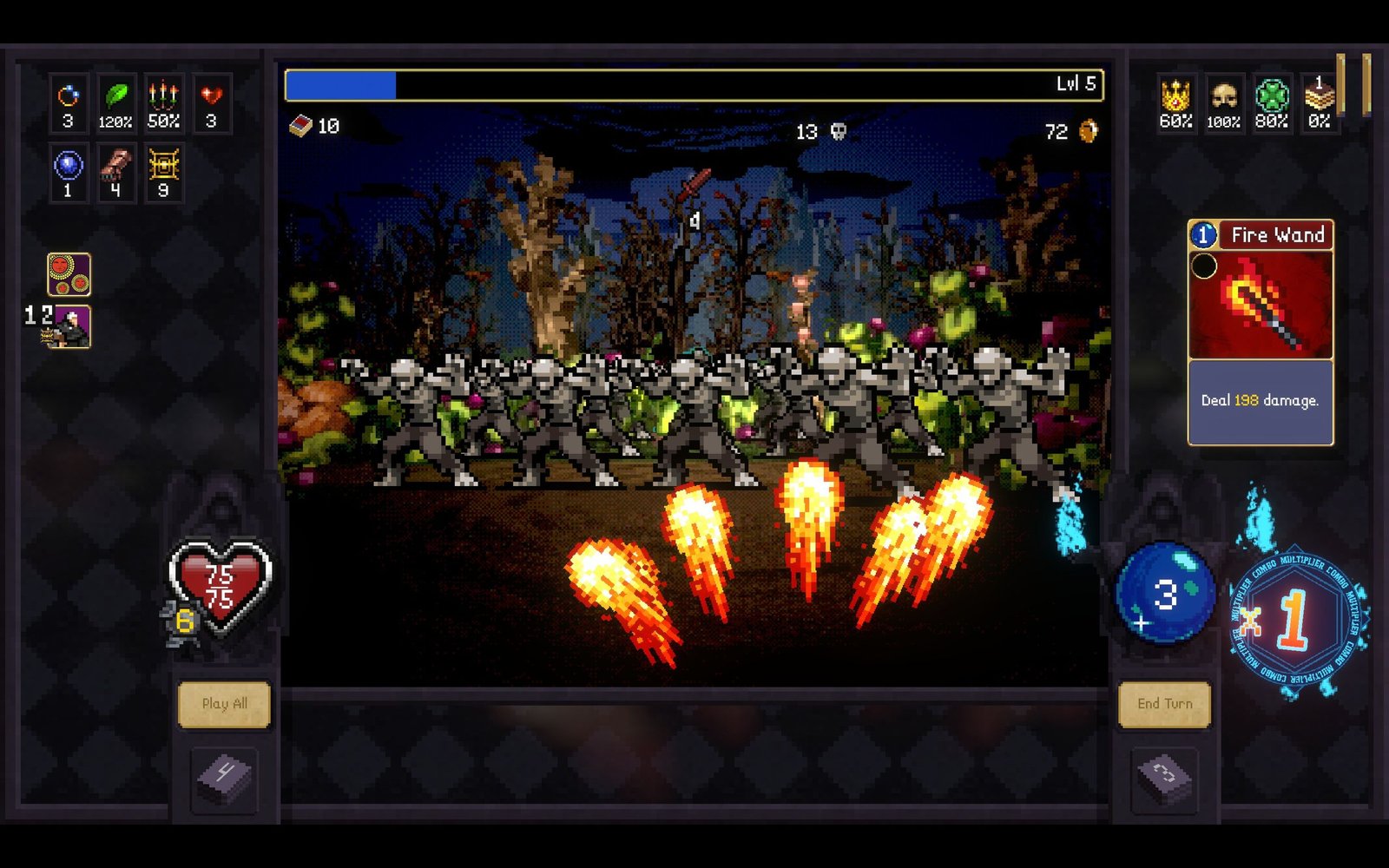Click the Play All button
This screenshot has height=868, width=1389.
point(224,704)
